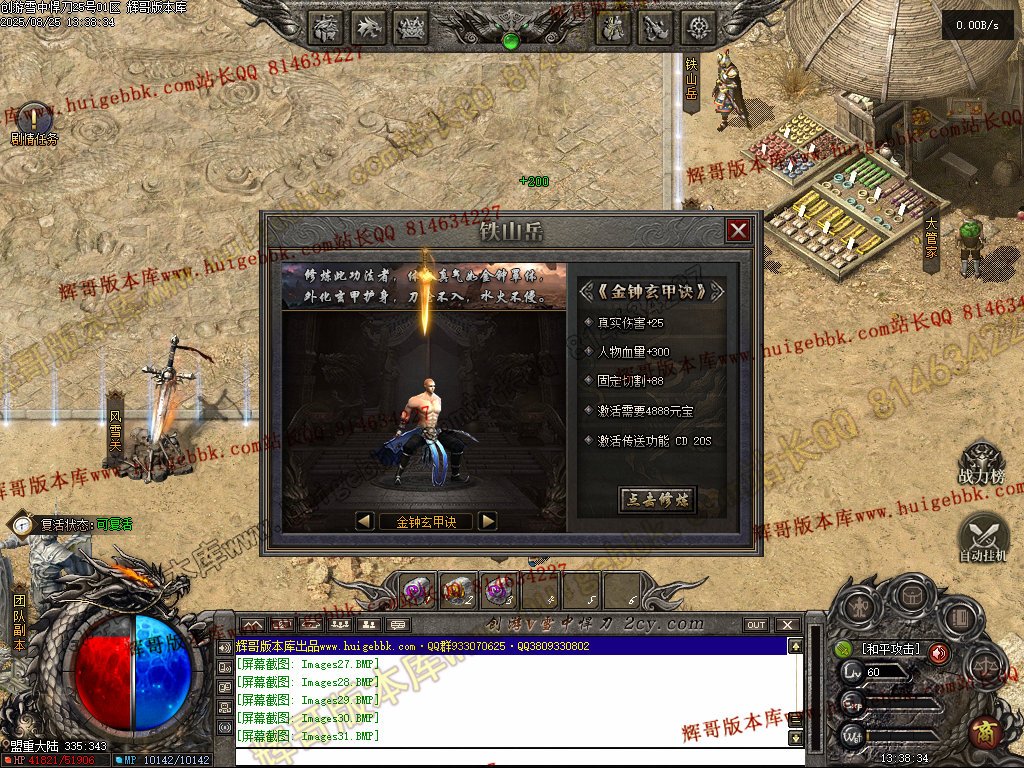Close the 铁山岳 dialog window
The height and width of the screenshot is (768, 1024).
pyautogui.click(x=738, y=231)
